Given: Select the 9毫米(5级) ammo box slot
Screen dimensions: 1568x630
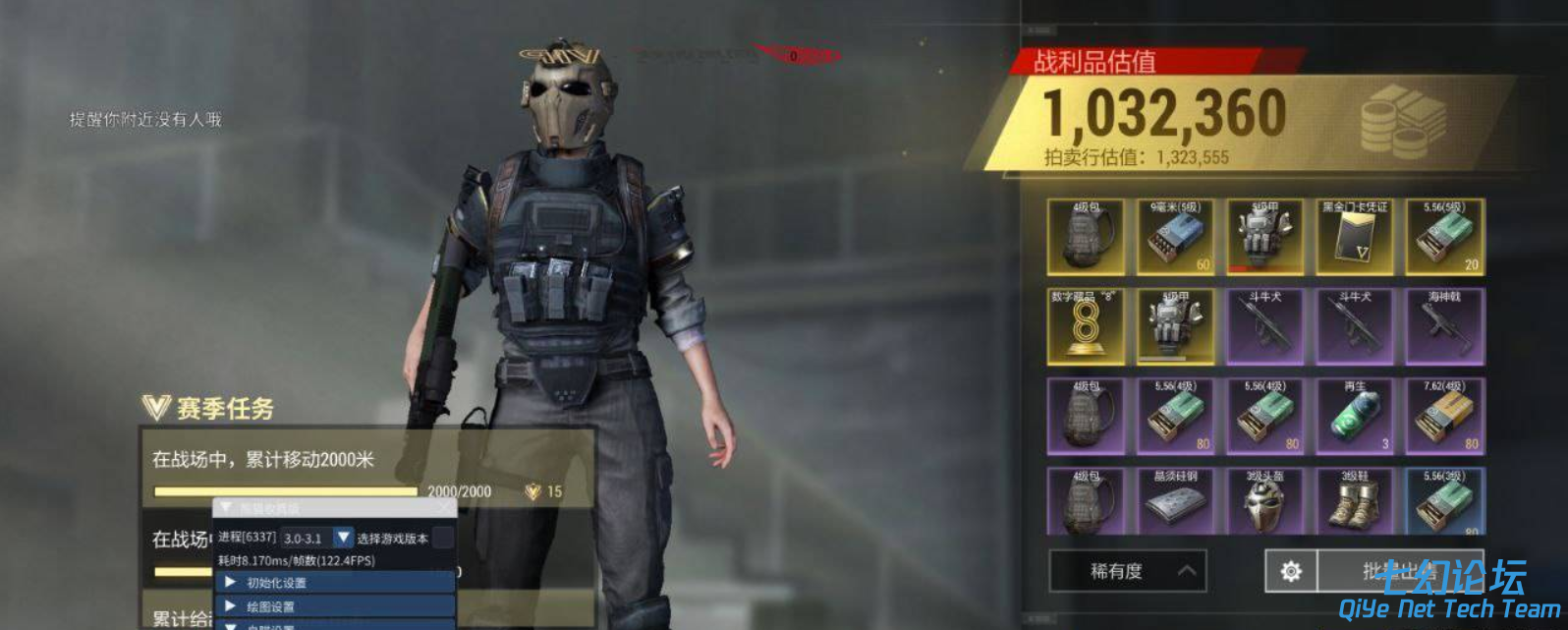Looking at the screenshot, I should [x=1175, y=237].
